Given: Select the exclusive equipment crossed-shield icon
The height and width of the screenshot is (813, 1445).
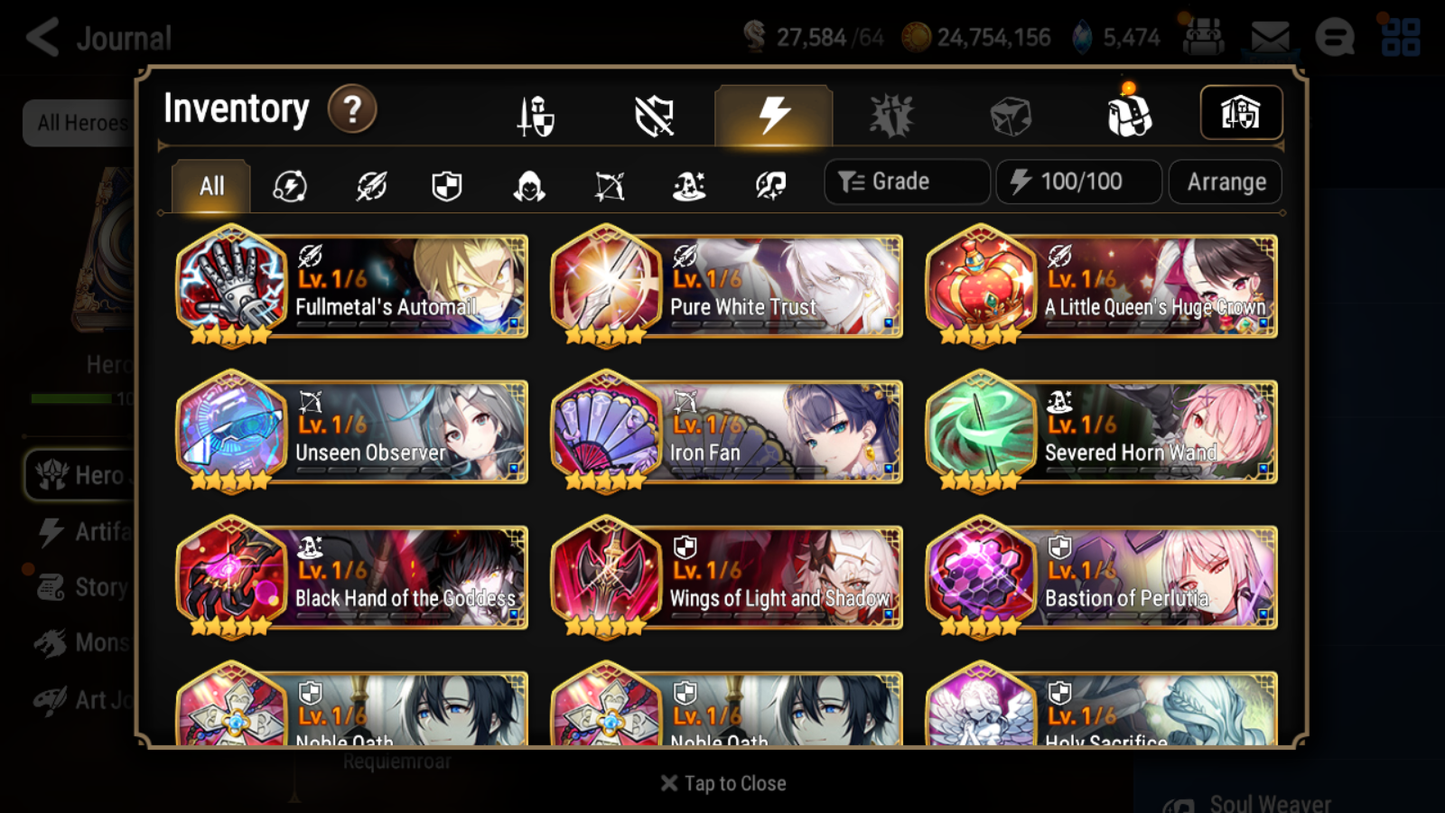Looking at the screenshot, I should [655, 114].
